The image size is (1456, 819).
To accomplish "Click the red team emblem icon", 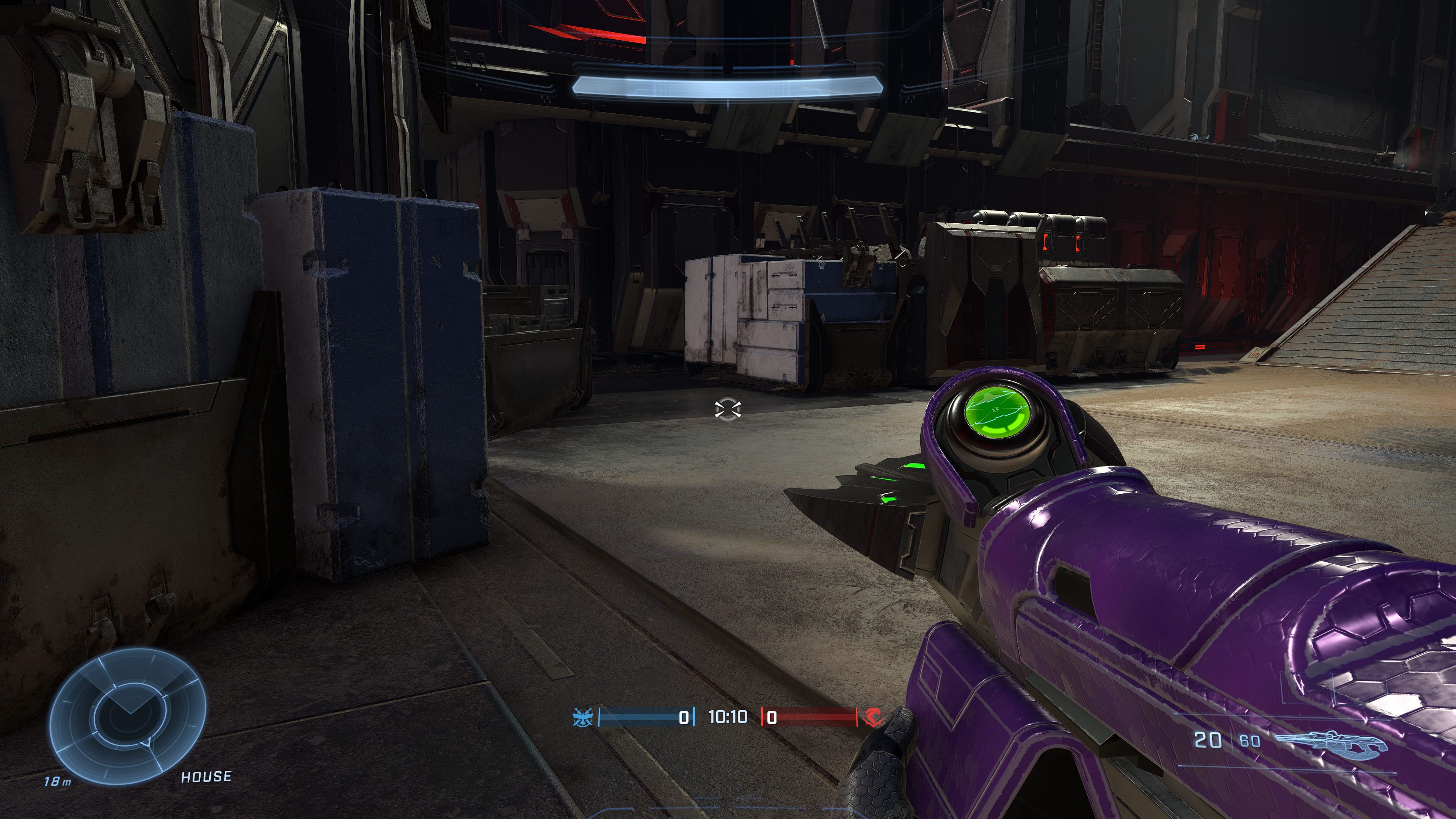I will pos(873,717).
